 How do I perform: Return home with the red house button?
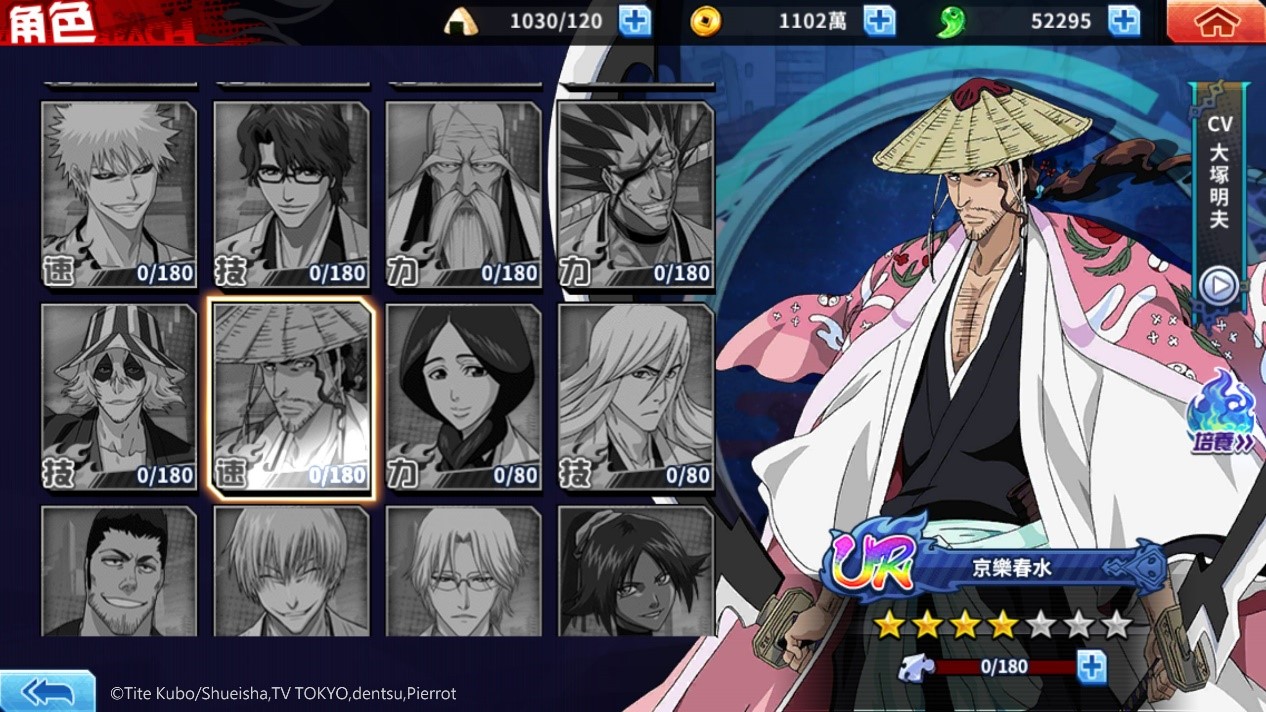coord(1215,22)
